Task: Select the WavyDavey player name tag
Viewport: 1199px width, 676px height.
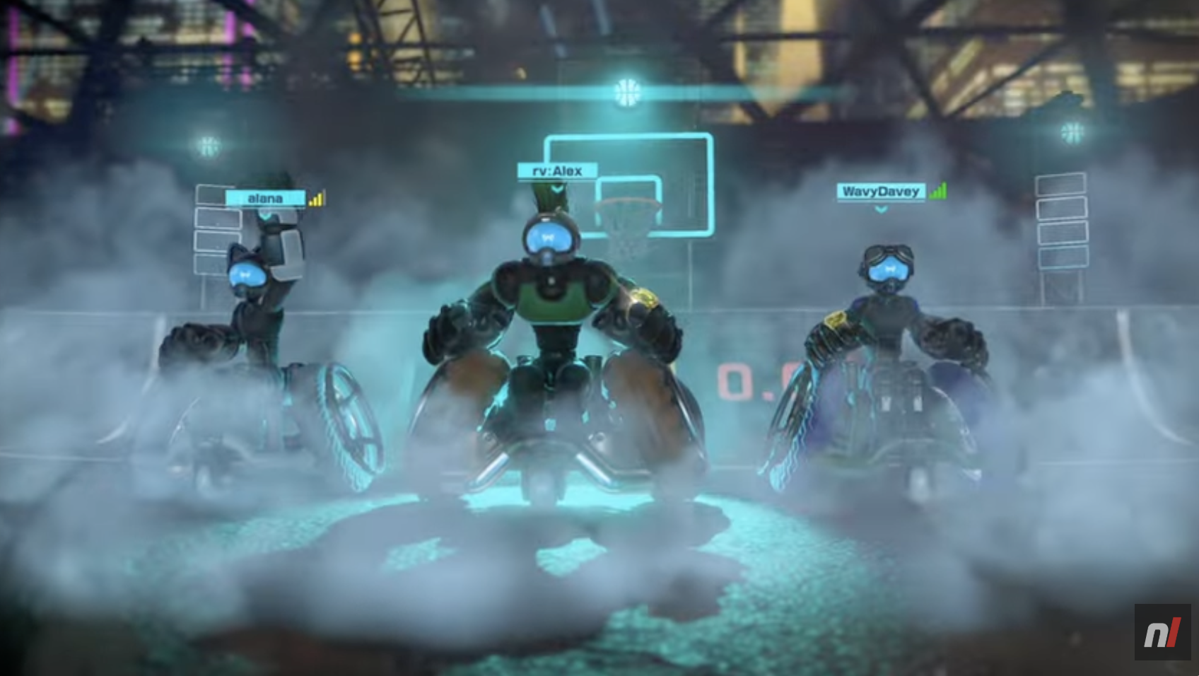Action: click(881, 191)
